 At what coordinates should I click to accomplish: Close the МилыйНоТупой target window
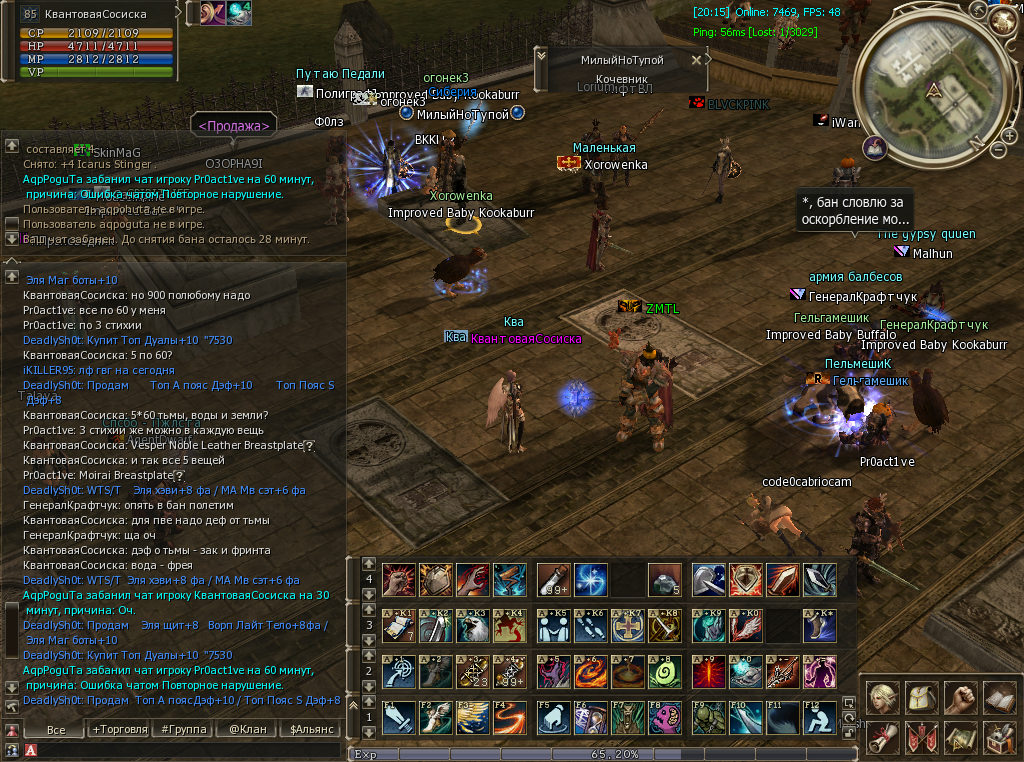click(x=697, y=60)
